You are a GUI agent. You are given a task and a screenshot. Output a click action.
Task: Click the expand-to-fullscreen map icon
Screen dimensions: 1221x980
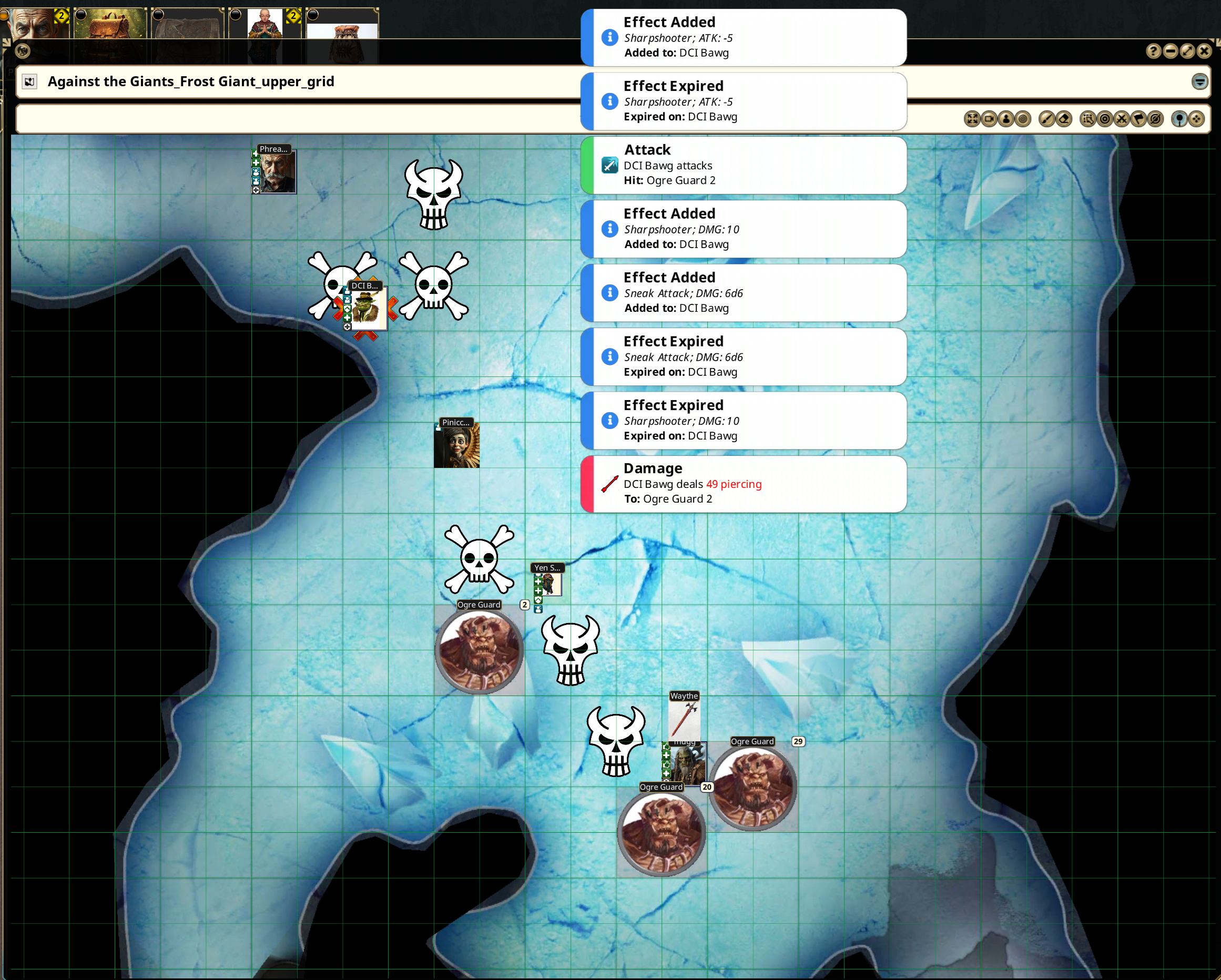click(971, 119)
